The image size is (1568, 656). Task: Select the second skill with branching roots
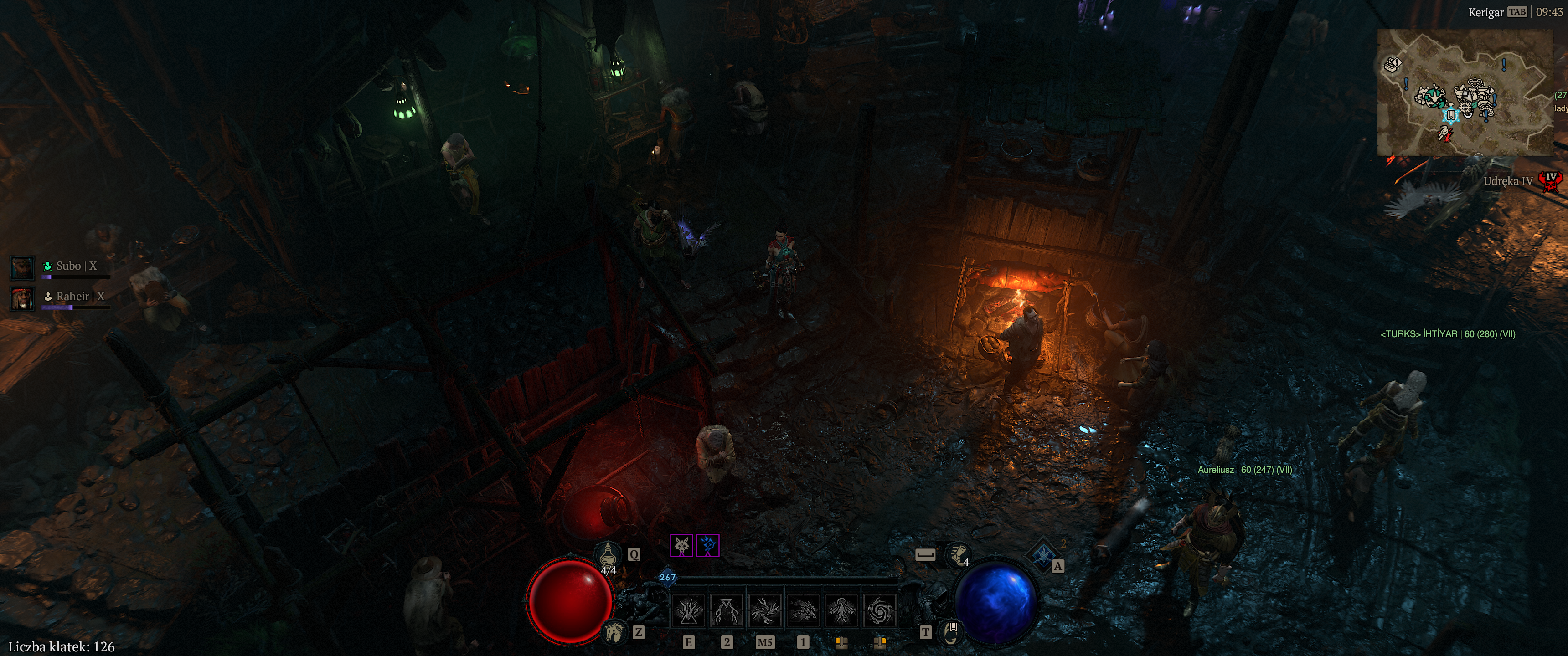pos(727,610)
